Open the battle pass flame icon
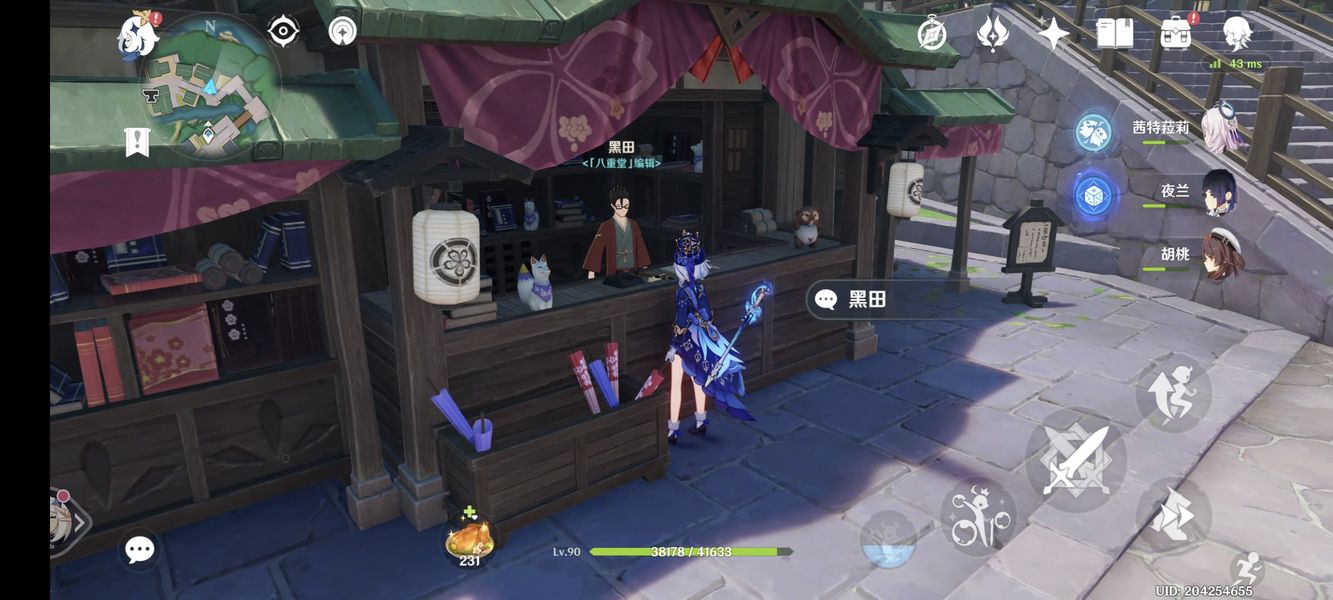1333x600 pixels. [x=992, y=34]
